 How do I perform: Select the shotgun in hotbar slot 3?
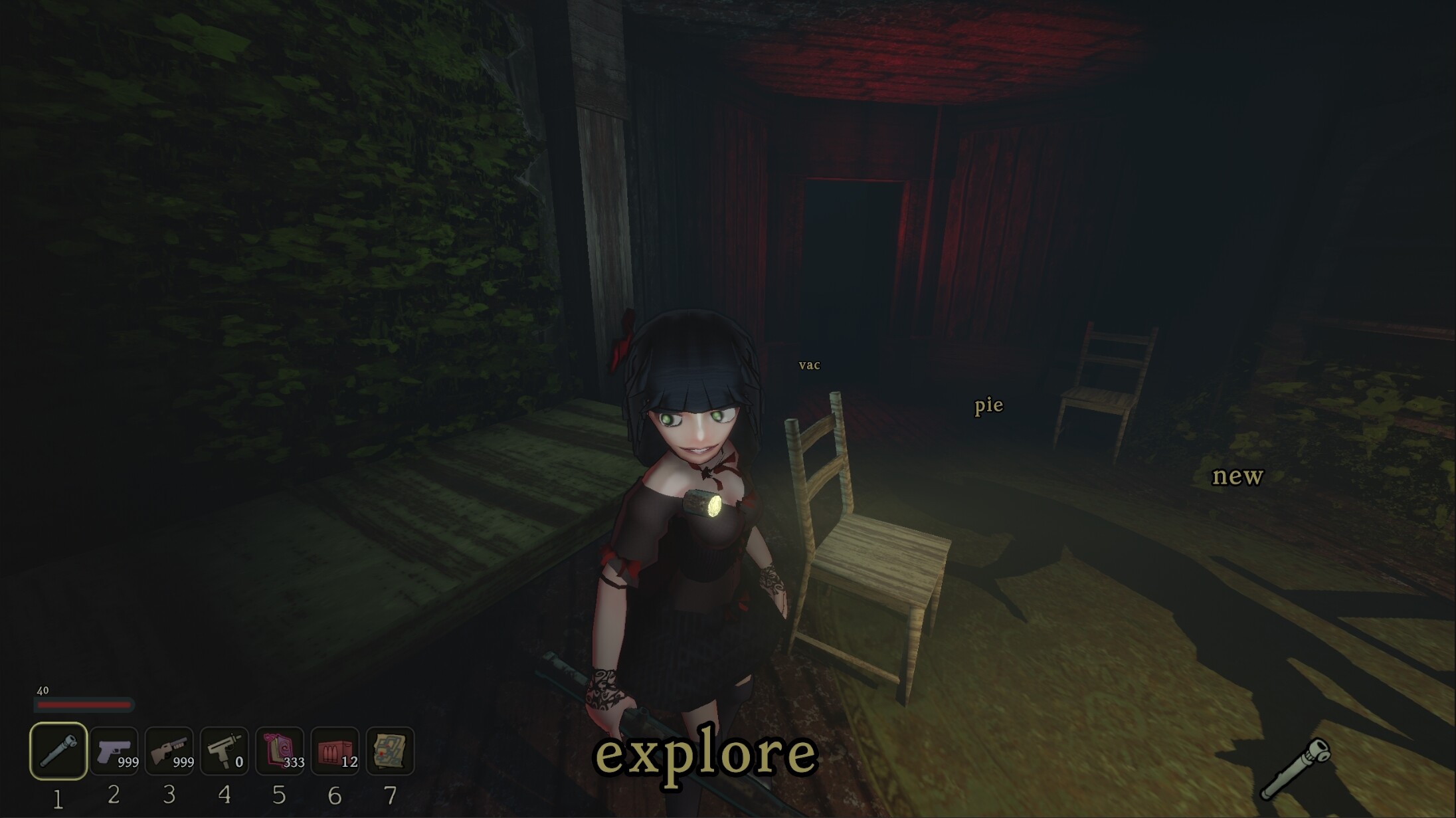(169, 752)
